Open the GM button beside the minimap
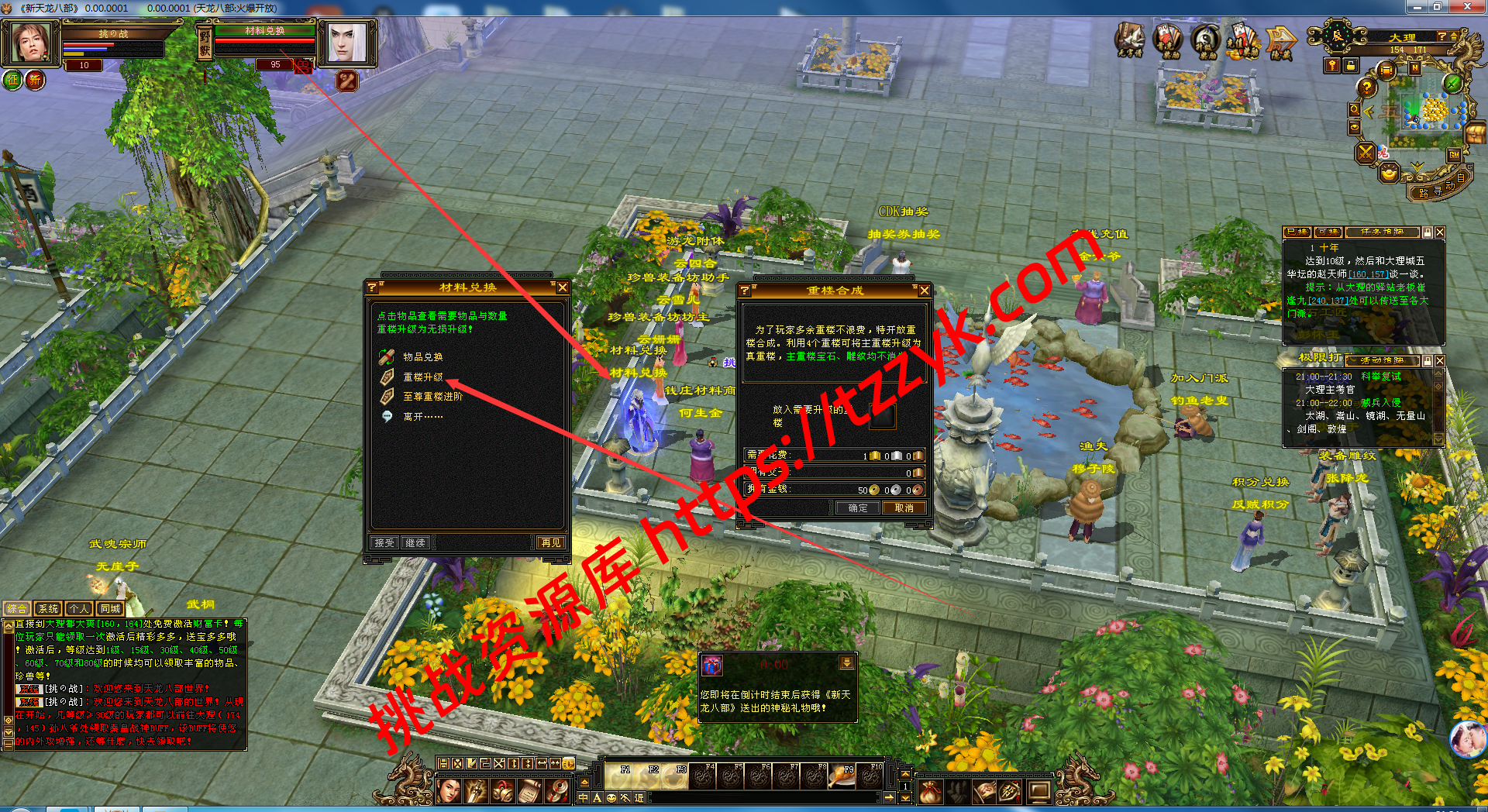1488x812 pixels. (1454, 154)
